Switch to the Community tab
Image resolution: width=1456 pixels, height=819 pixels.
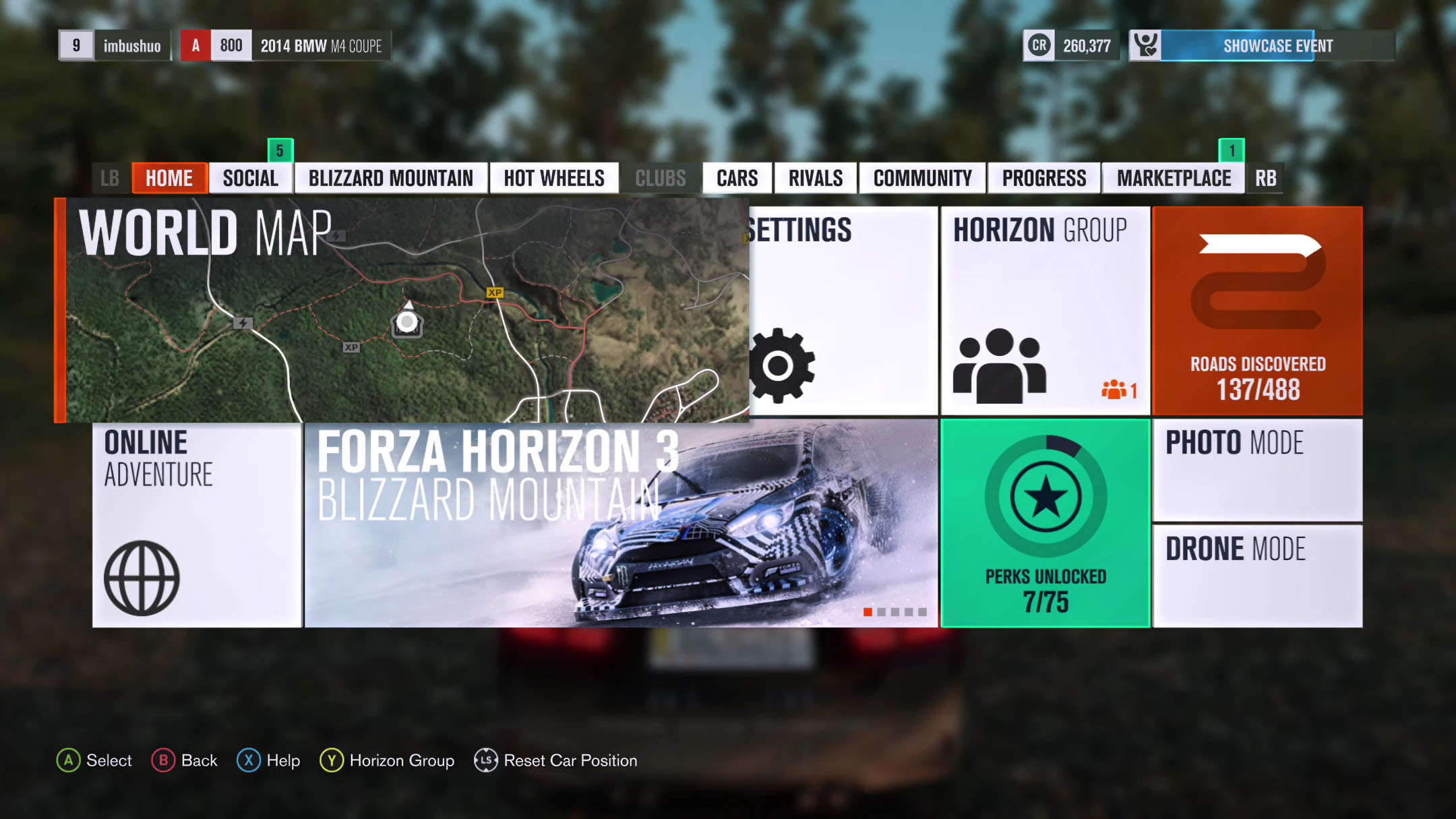(x=922, y=179)
